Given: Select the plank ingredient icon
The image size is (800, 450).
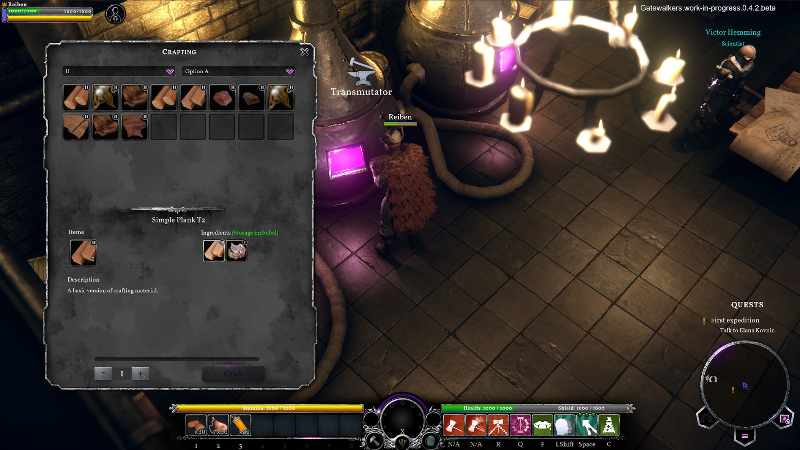Looking at the screenshot, I should point(214,252).
